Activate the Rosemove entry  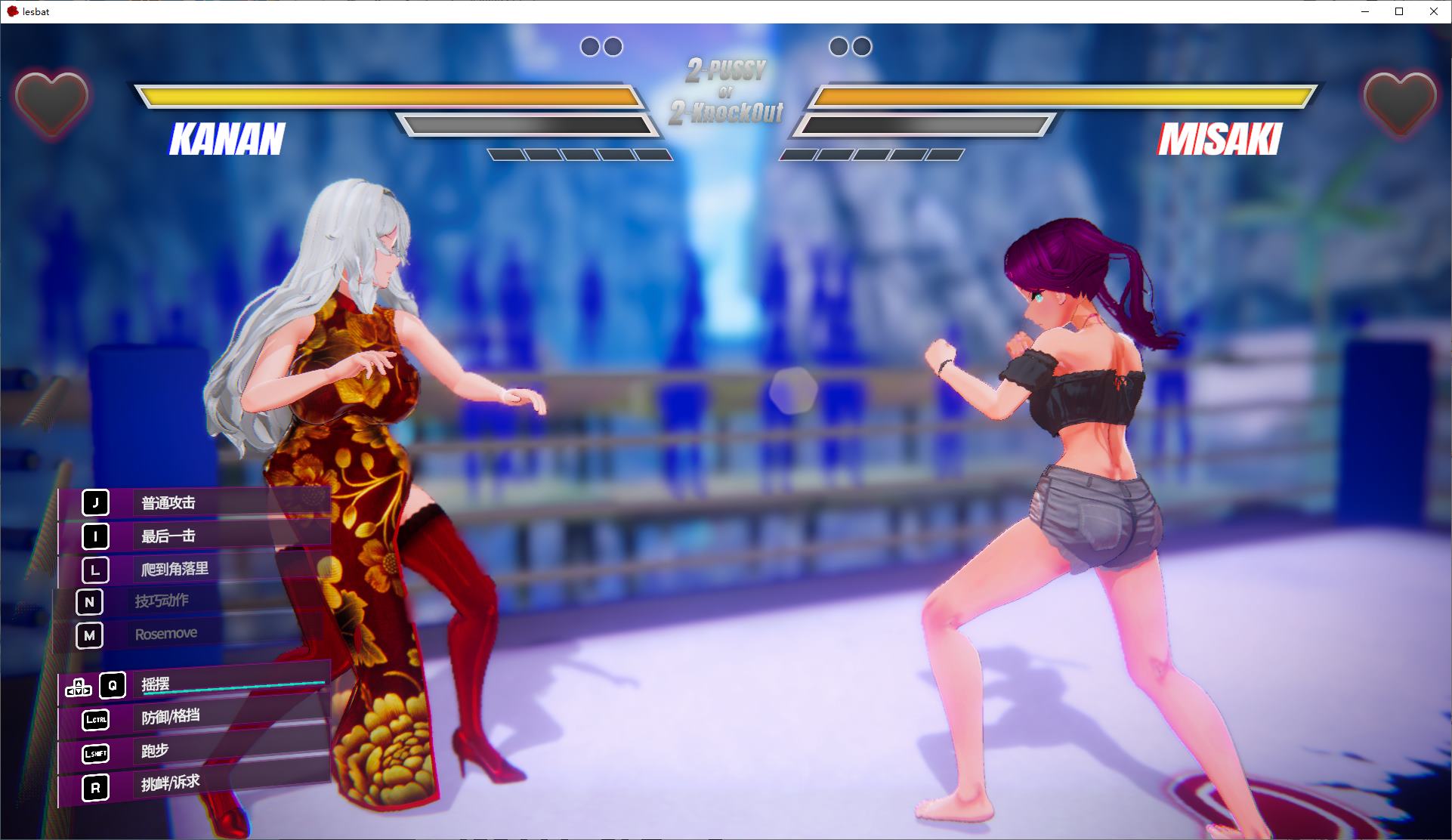click(189, 635)
